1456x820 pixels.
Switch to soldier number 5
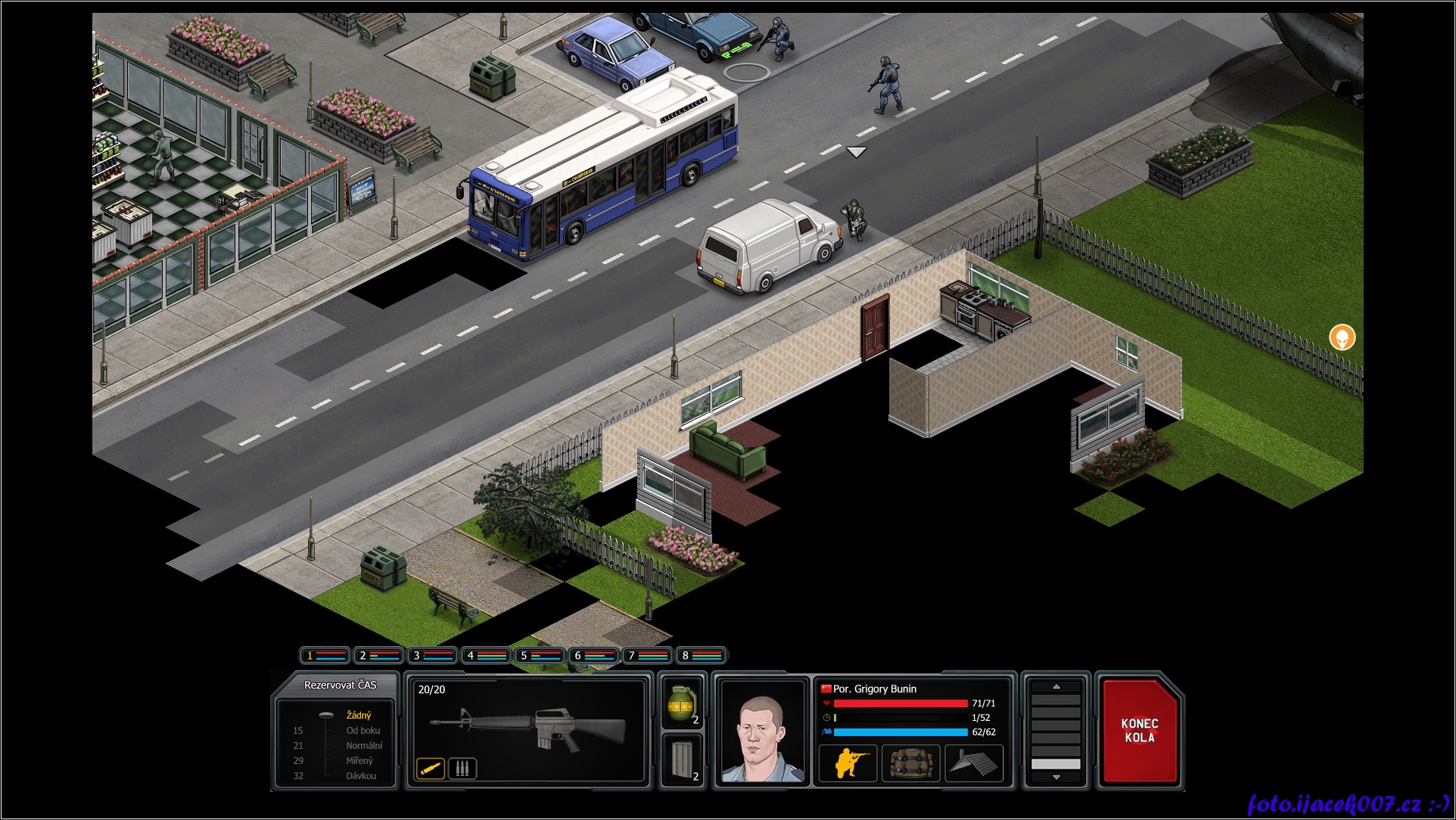point(540,655)
